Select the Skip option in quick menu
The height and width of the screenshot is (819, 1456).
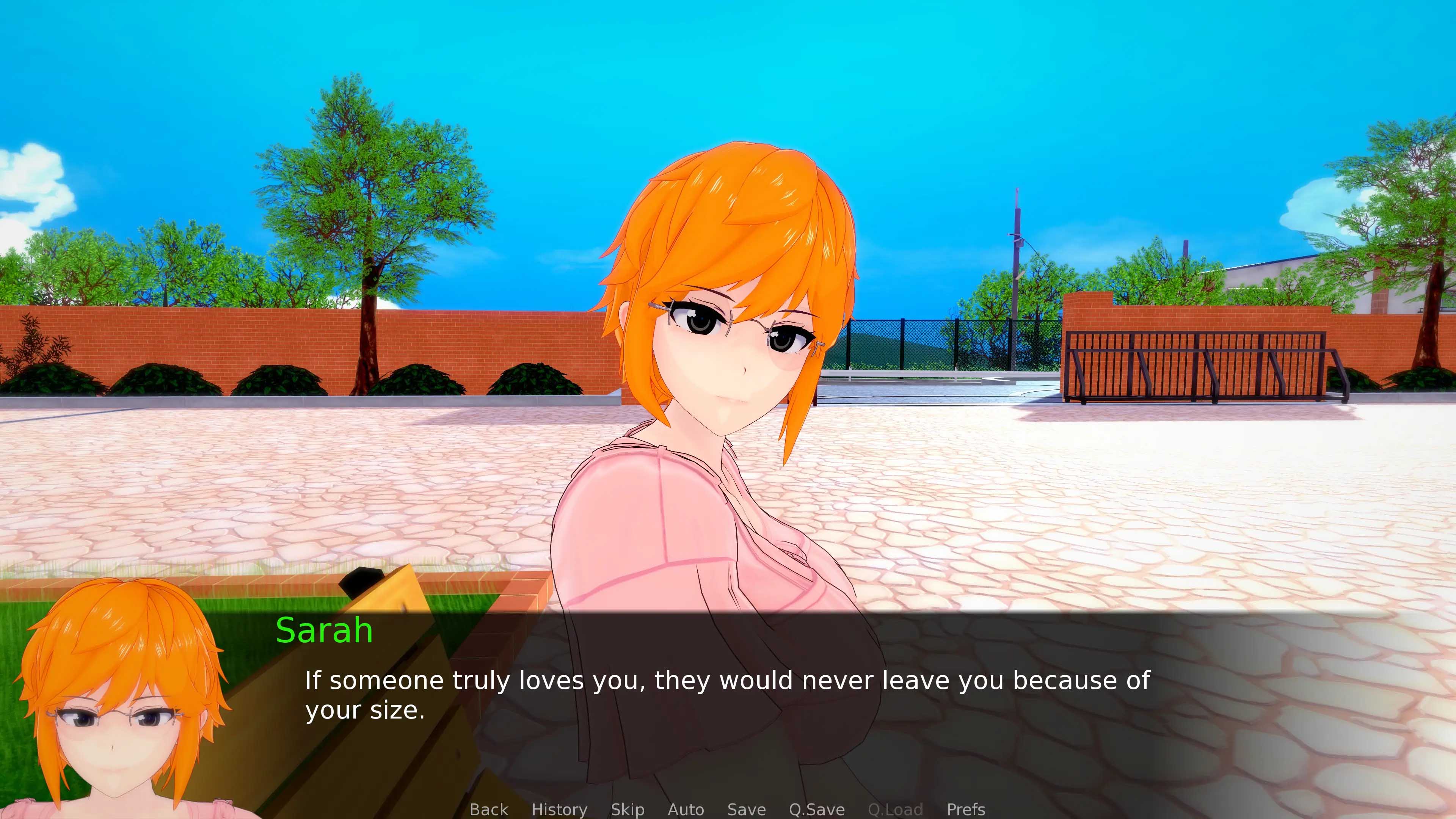(x=628, y=810)
